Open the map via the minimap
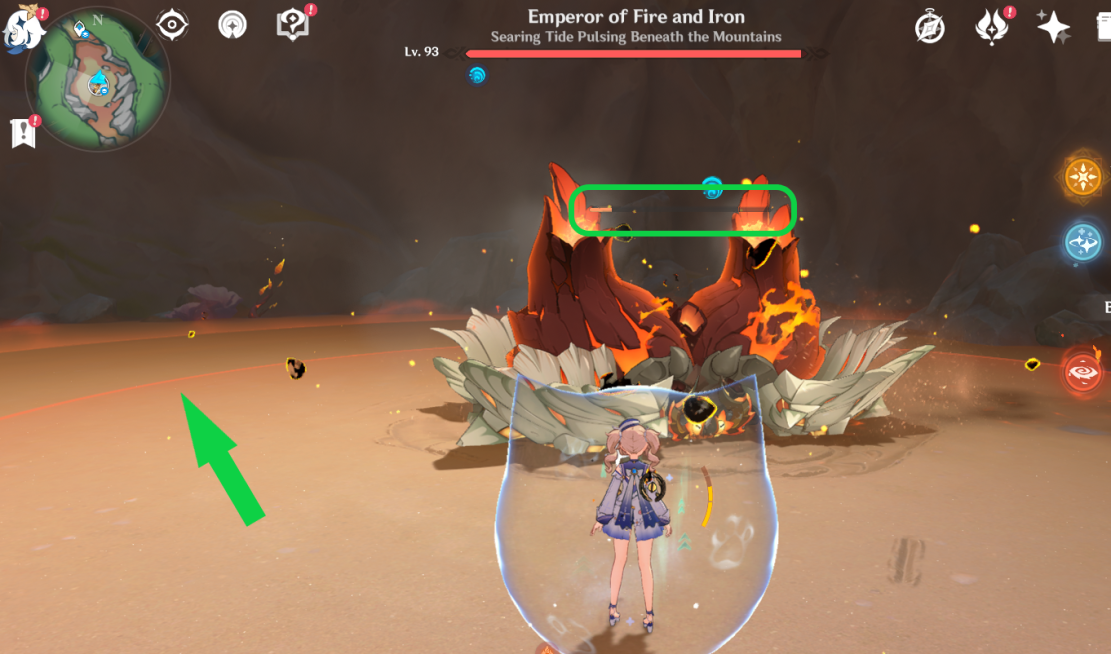The width and height of the screenshot is (1111, 654). click(x=97, y=80)
